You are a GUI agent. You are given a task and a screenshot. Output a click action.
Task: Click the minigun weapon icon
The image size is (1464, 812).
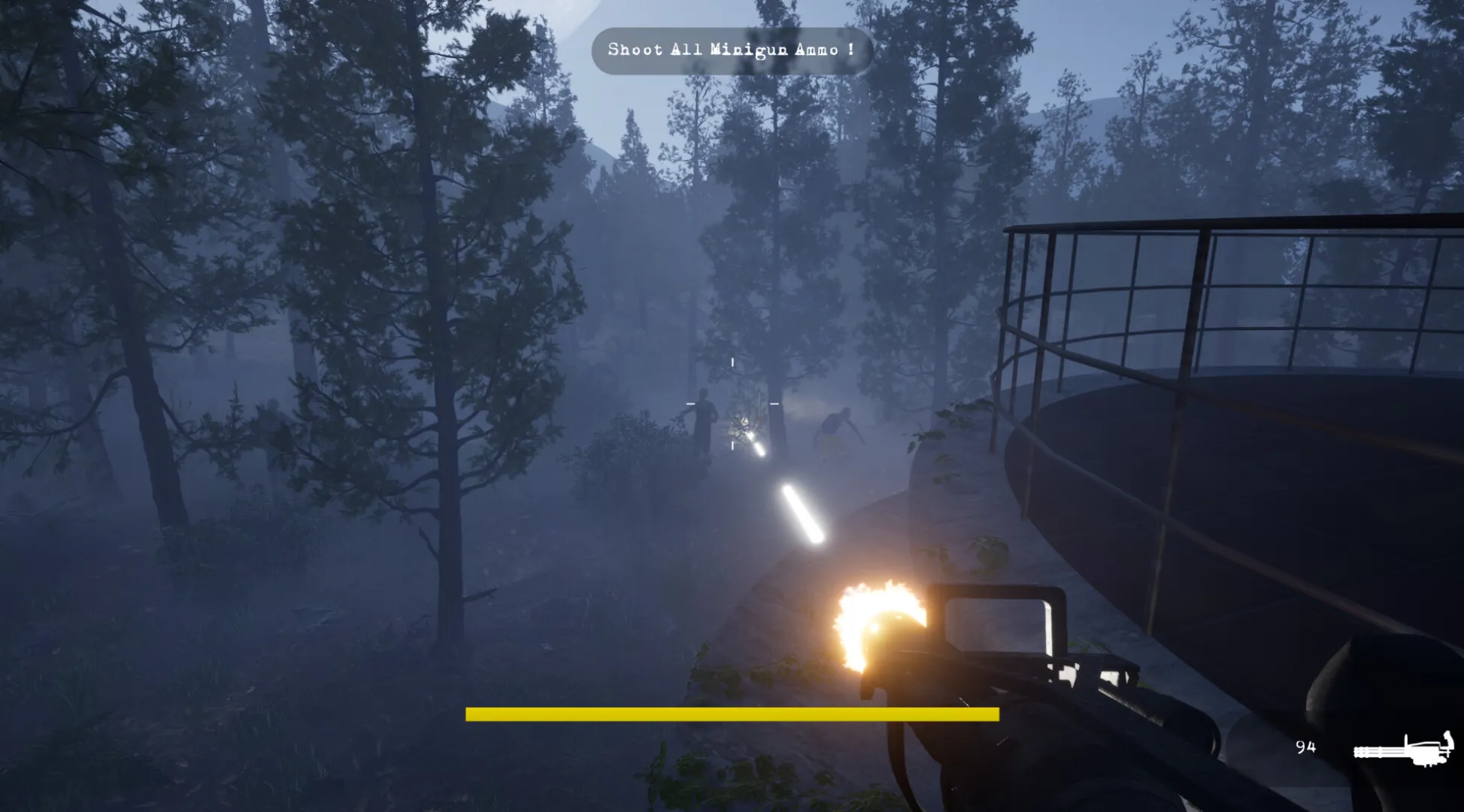(x=1403, y=749)
